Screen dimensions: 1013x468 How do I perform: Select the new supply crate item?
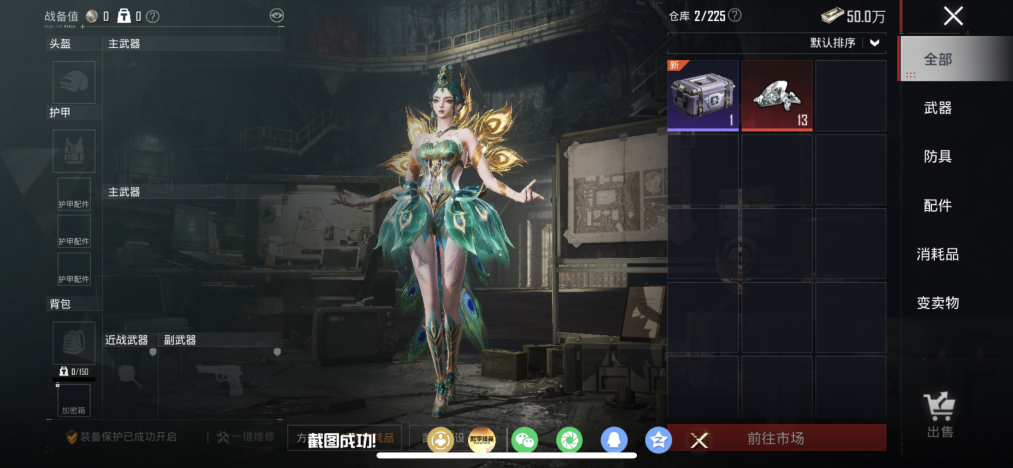[703, 96]
